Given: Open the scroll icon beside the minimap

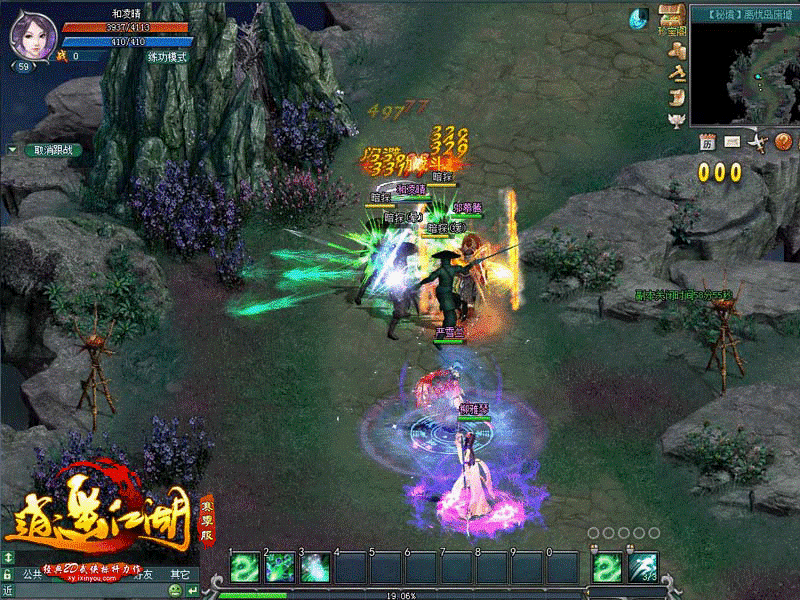Looking at the screenshot, I should [x=679, y=97].
